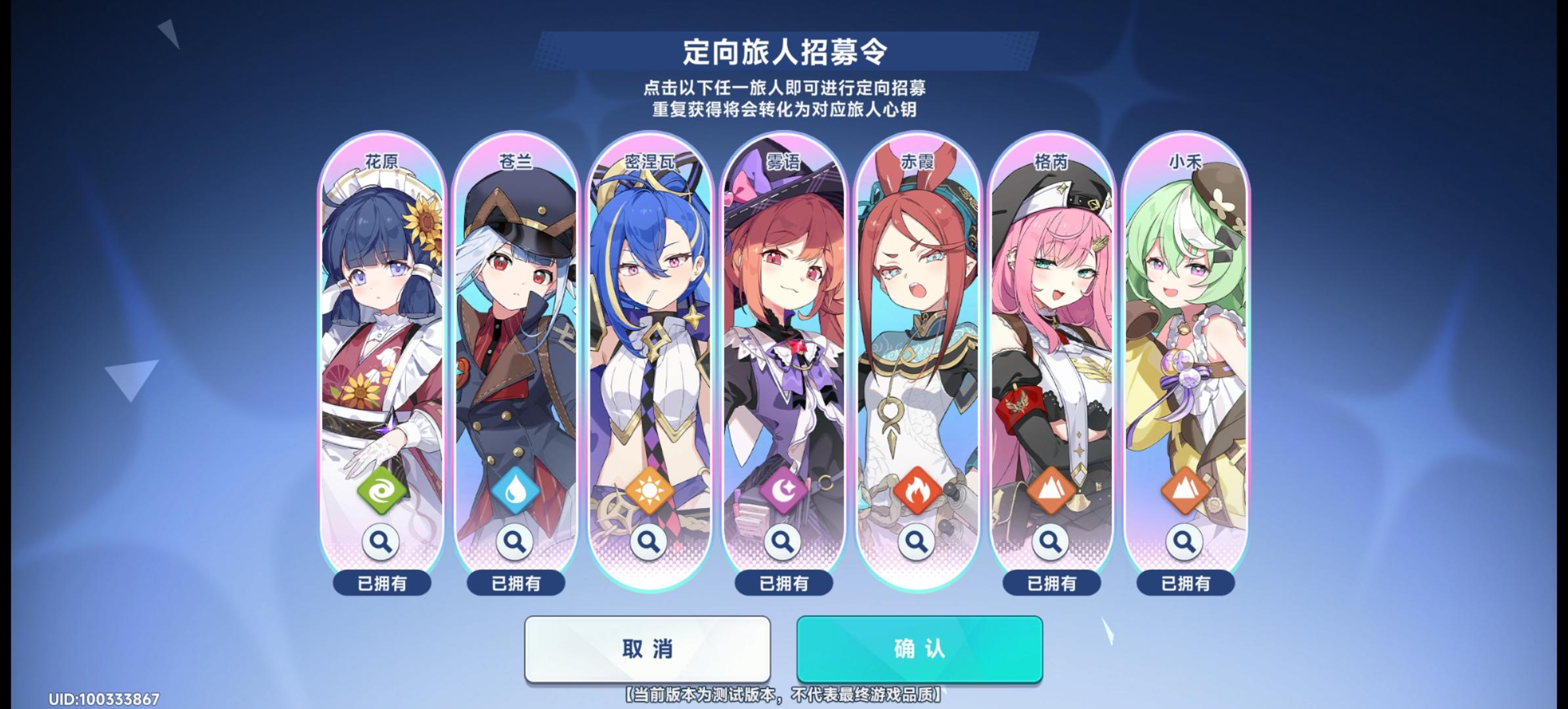Open 小禾's details with the magnifier icon
The image size is (1568, 709).
pos(1185,542)
